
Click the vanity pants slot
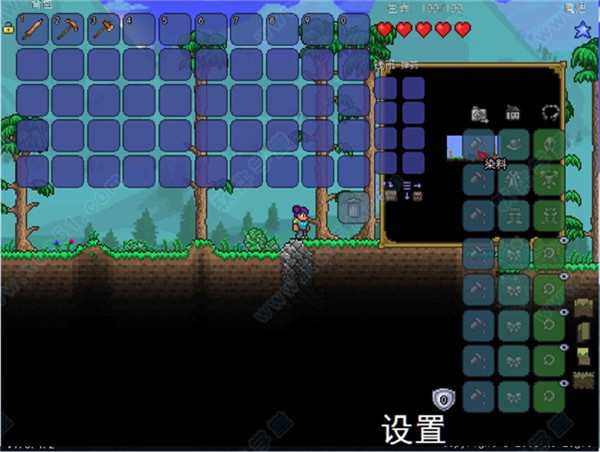tap(514, 214)
